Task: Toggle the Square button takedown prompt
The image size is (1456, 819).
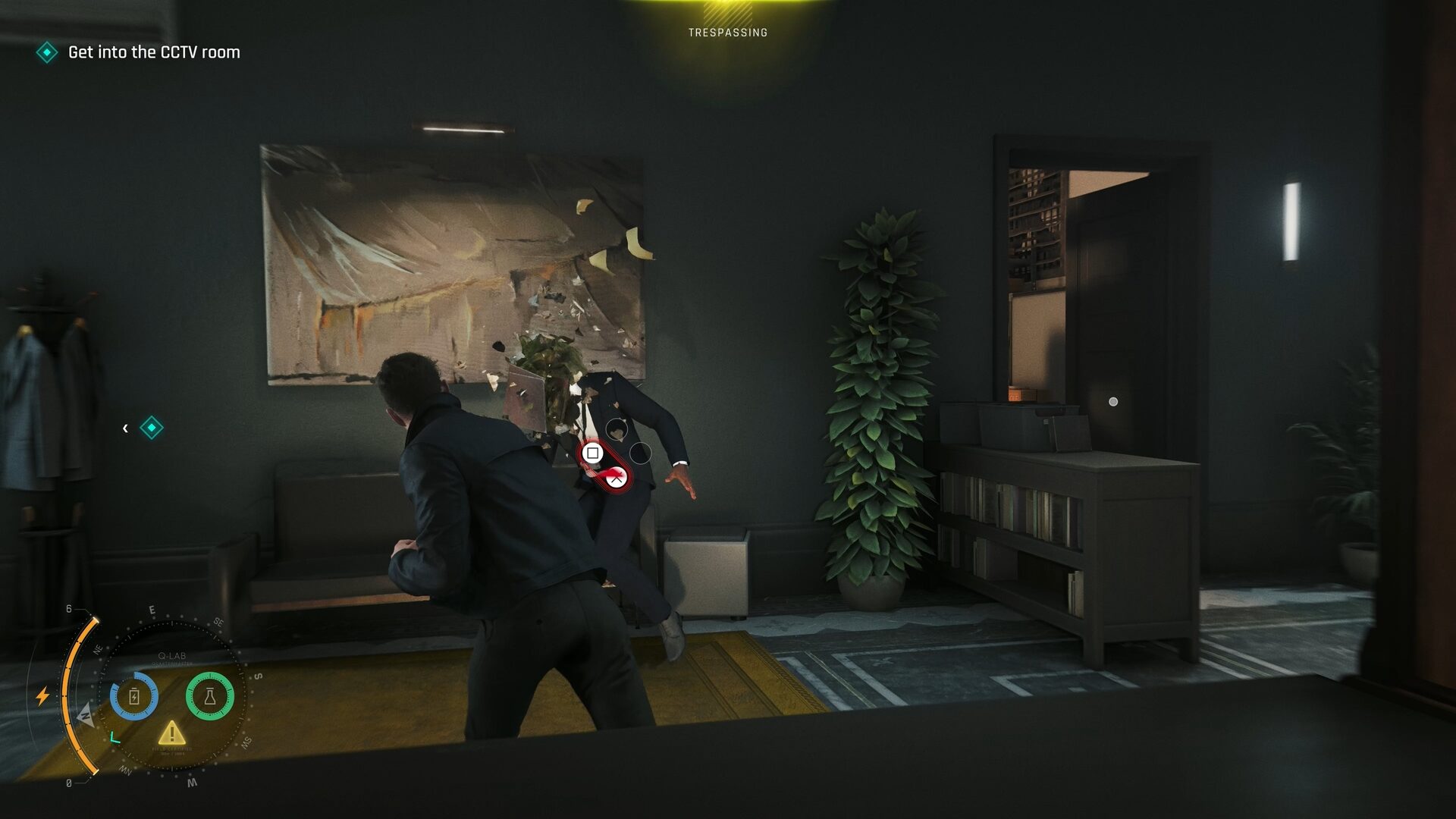Action: pos(594,453)
